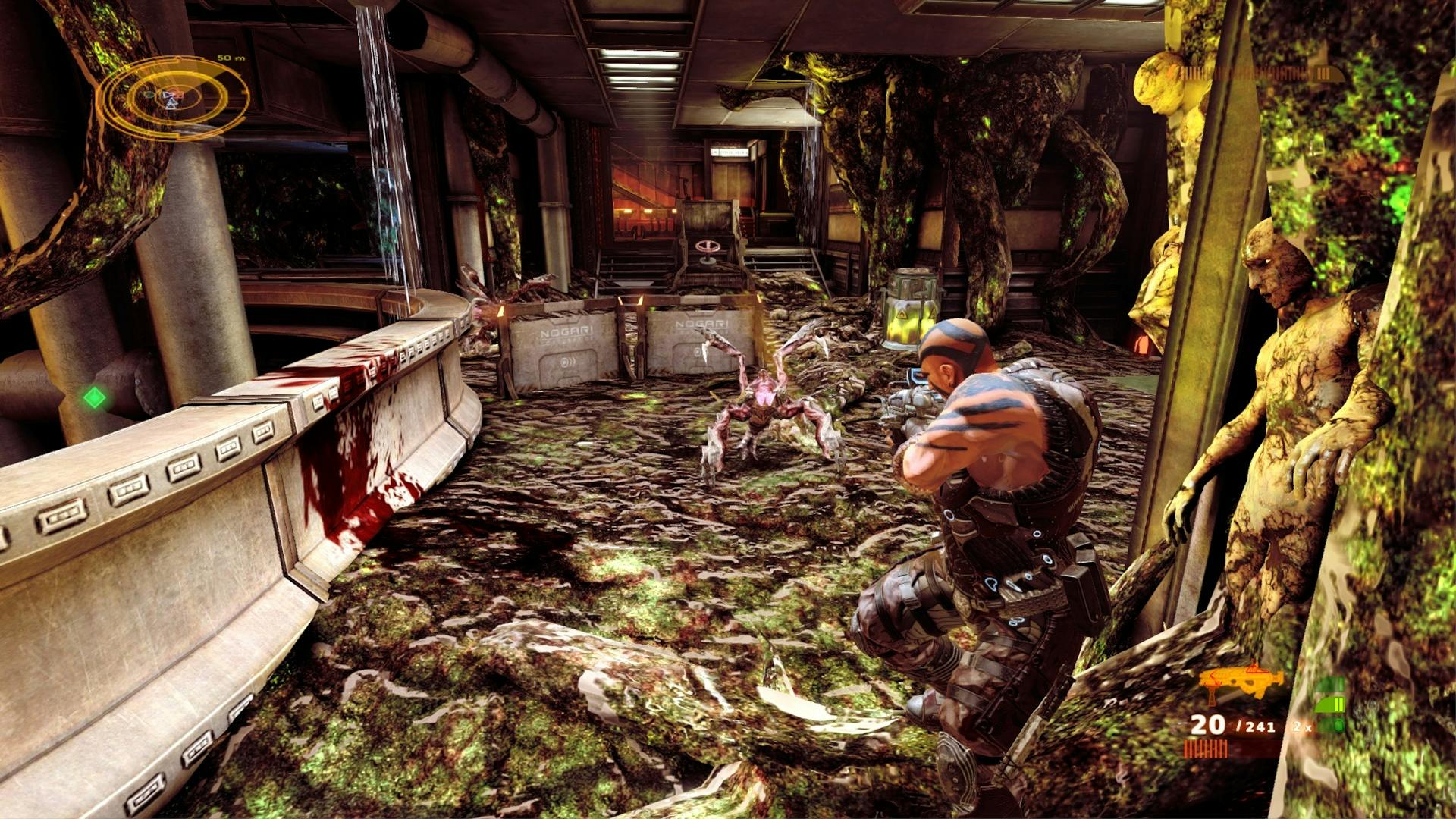The width and height of the screenshot is (1456, 819).
Task: Click the green objective dot on the radar ring
Action: [x=149, y=95]
